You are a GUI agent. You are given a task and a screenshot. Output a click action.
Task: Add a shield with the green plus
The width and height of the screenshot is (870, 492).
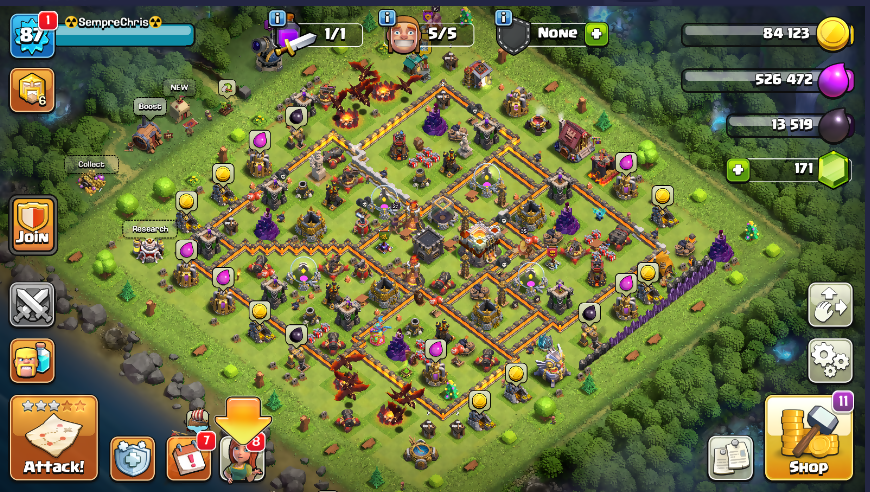(x=597, y=33)
